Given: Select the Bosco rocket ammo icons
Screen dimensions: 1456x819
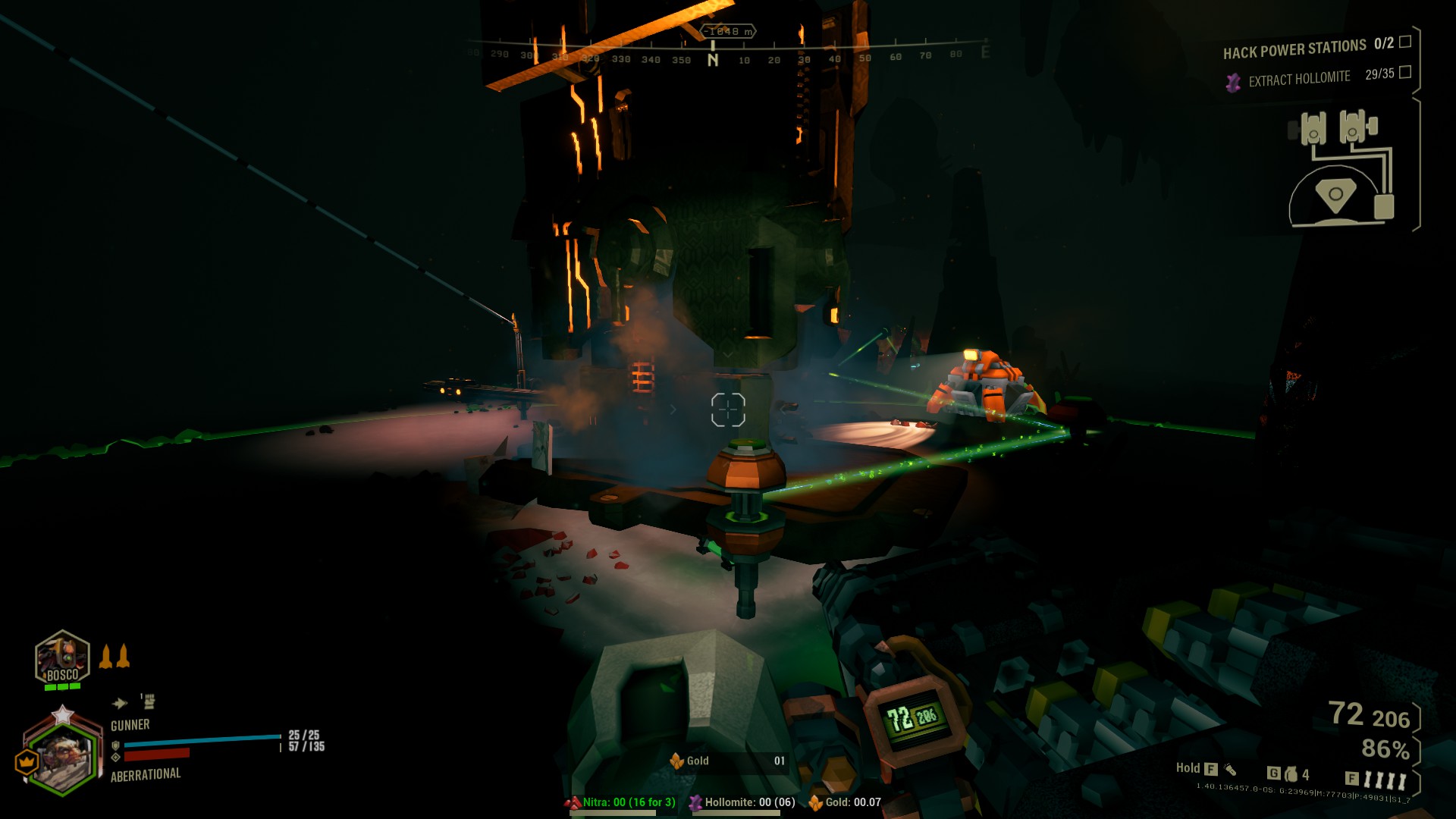Looking at the screenshot, I should coord(115,656).
